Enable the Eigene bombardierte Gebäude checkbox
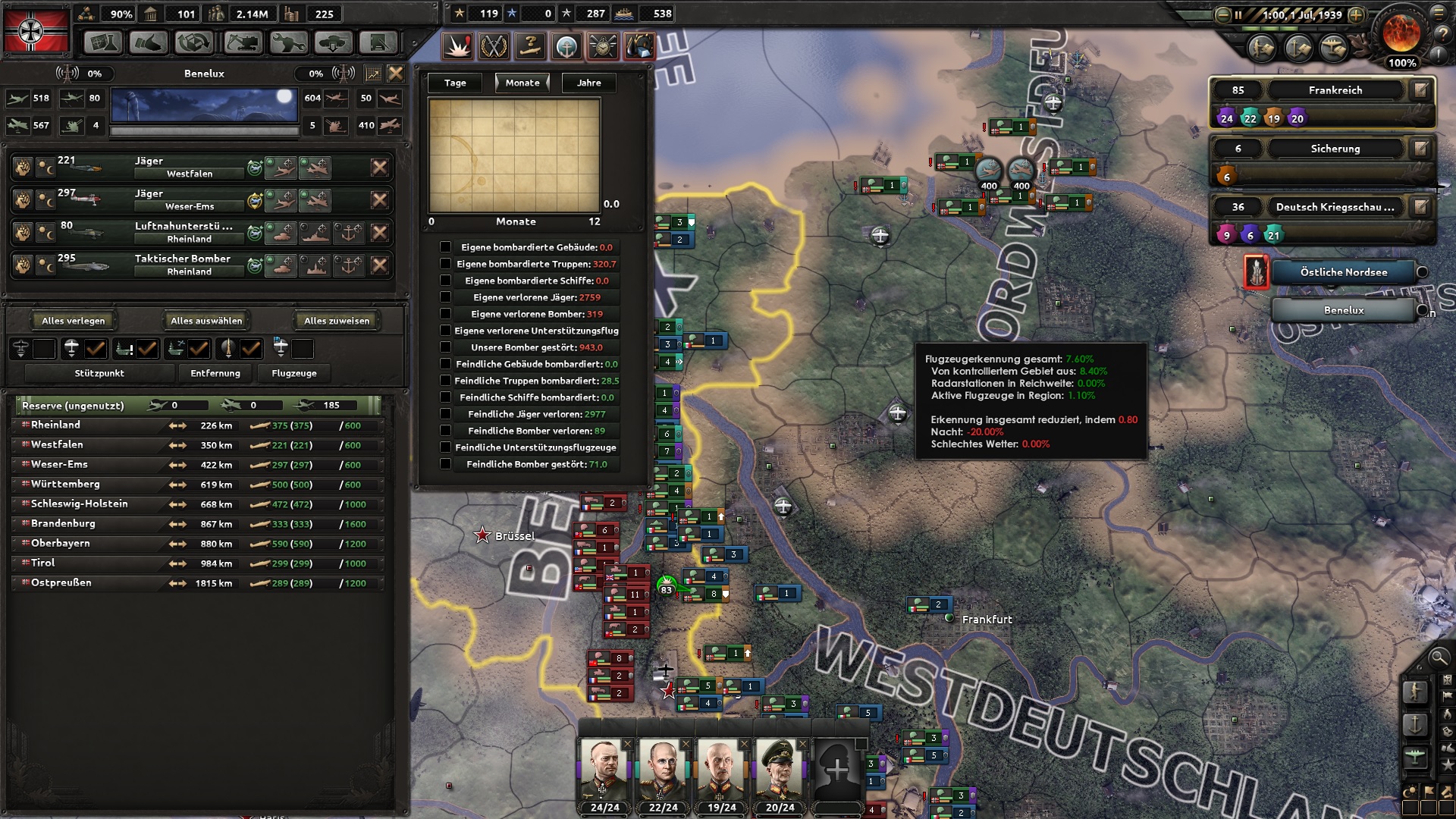Viewport: 1456px width, 819px height. coord(446,247)
